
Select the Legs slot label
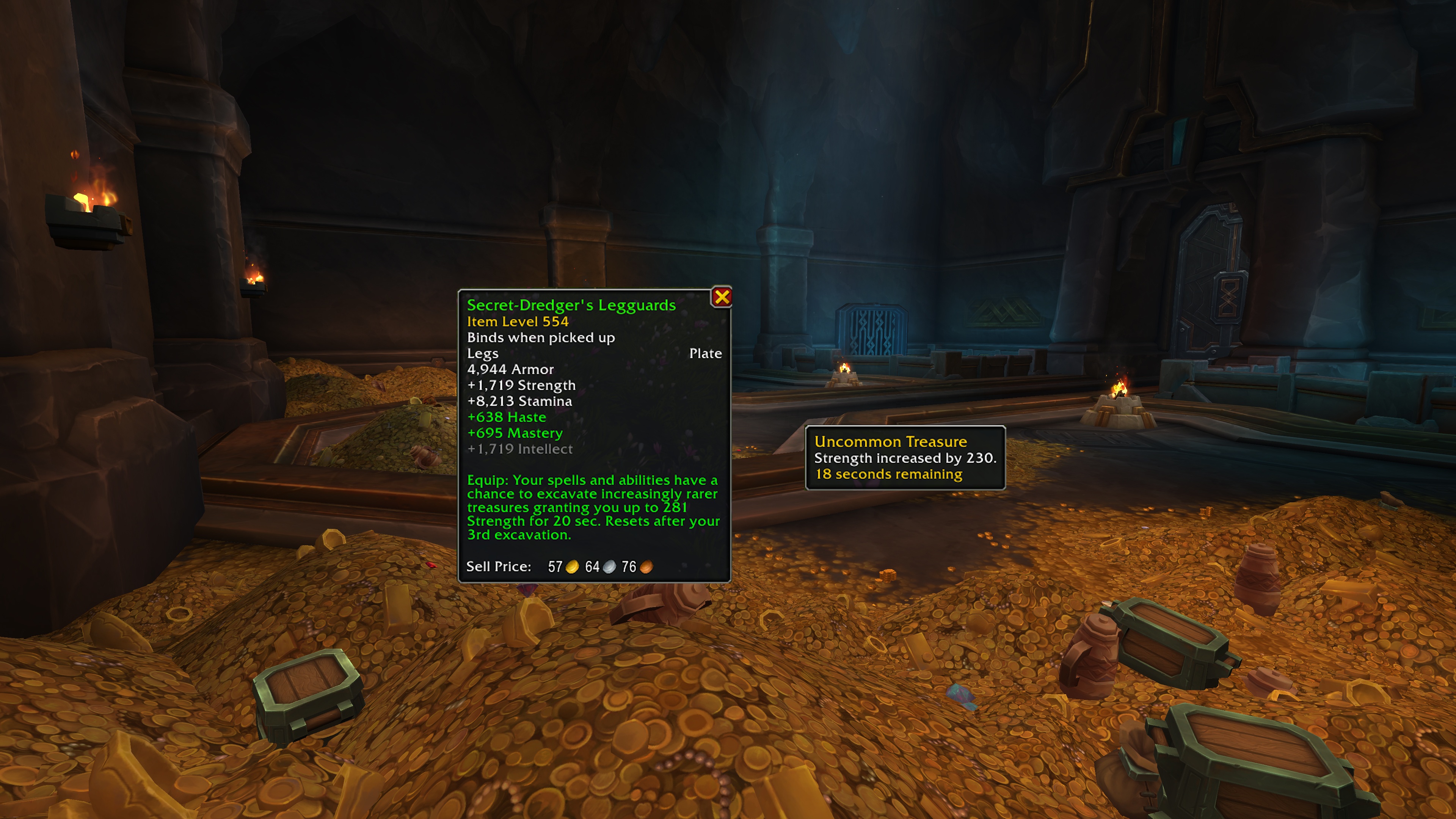point(482,353)
